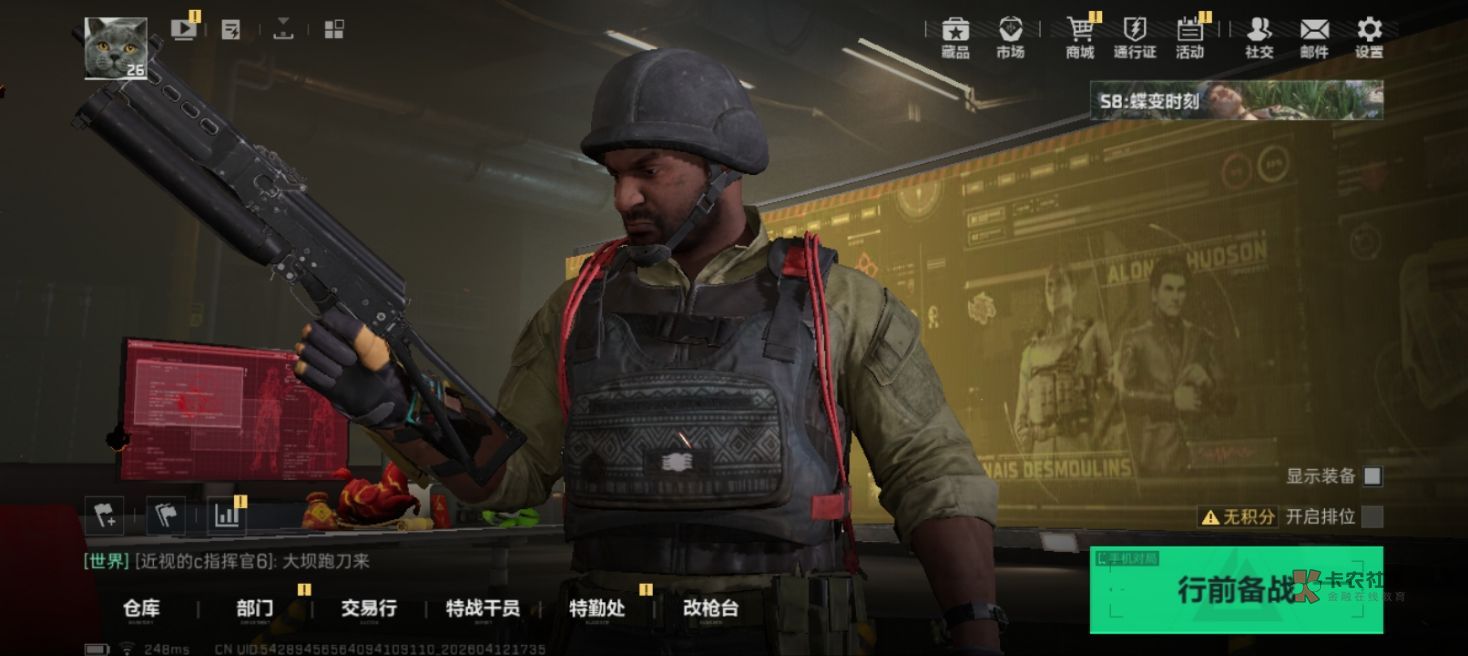Open the four-squares grid menu icon
Viewport: 1468px width, 656px height.
pyautogui.click(x=335, y=29)
